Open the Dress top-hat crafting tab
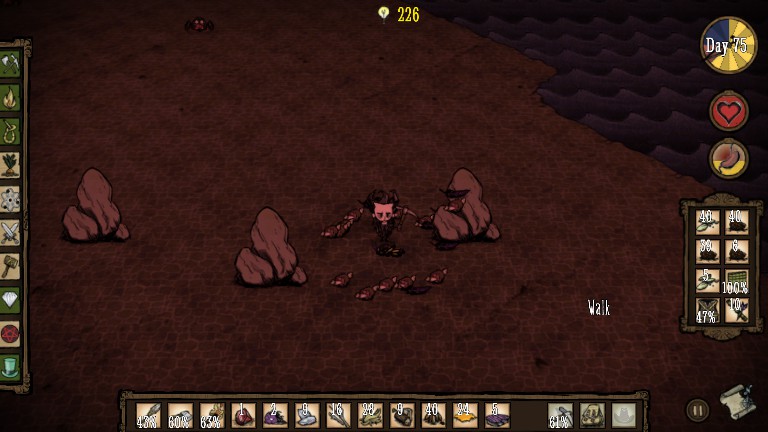The width and height of the screenshot is (768, 432). coord(11,367)
